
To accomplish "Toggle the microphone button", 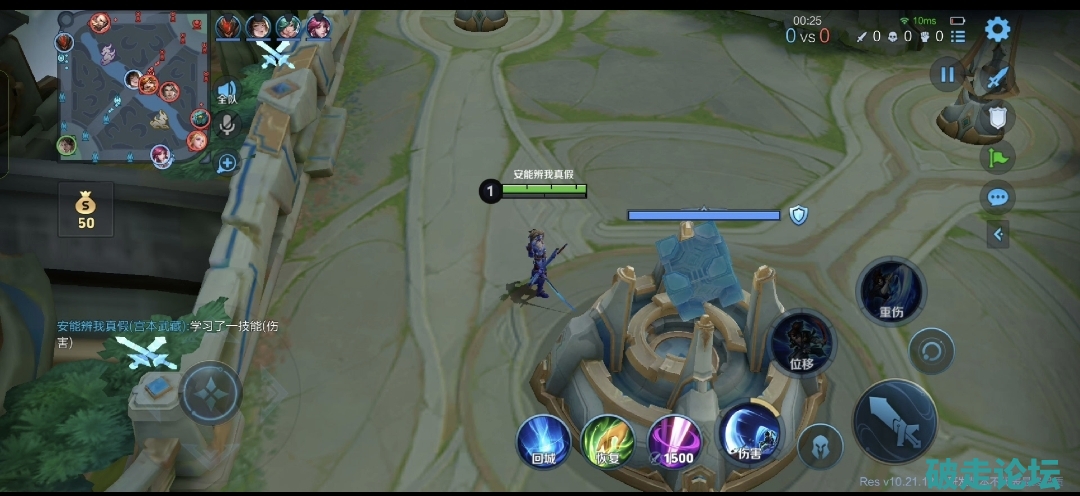I will click(x=227, y=125).
